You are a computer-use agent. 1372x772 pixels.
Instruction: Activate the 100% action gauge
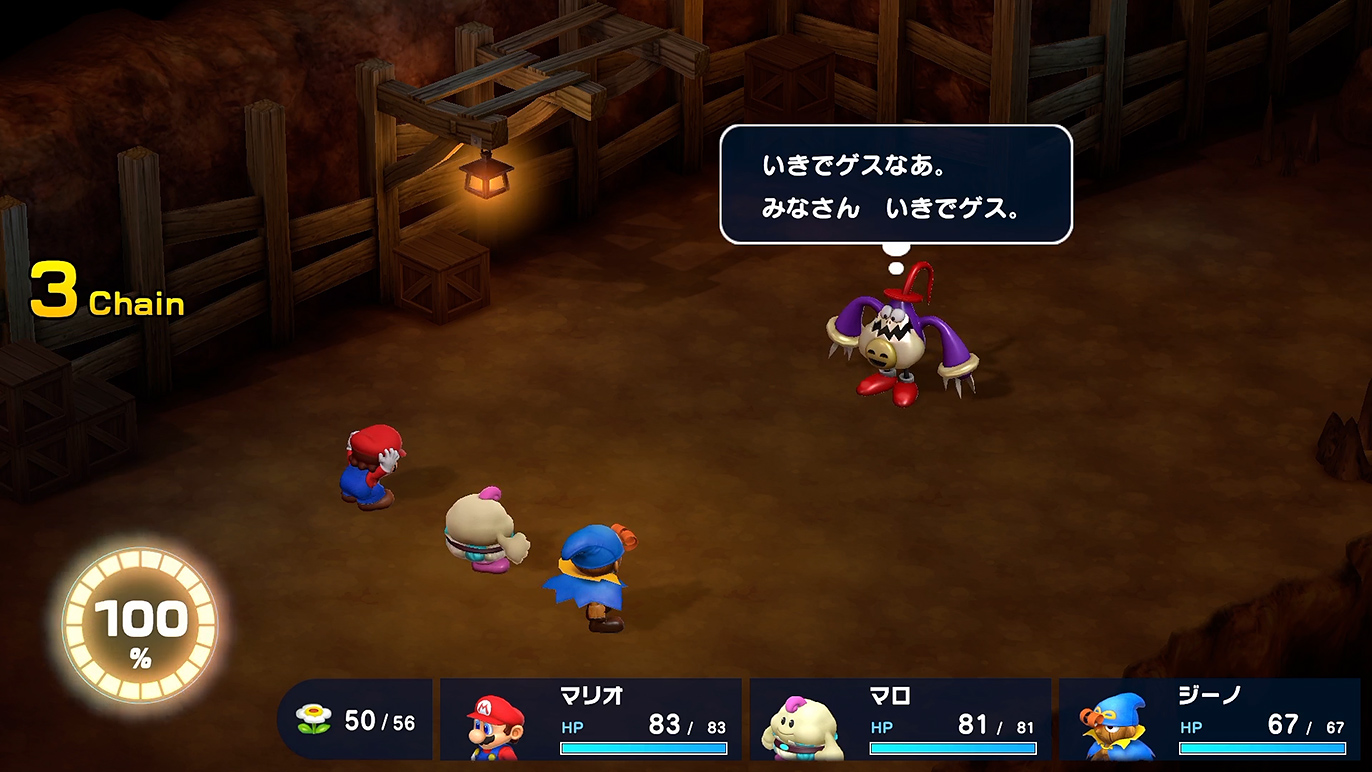click(140, 628)
